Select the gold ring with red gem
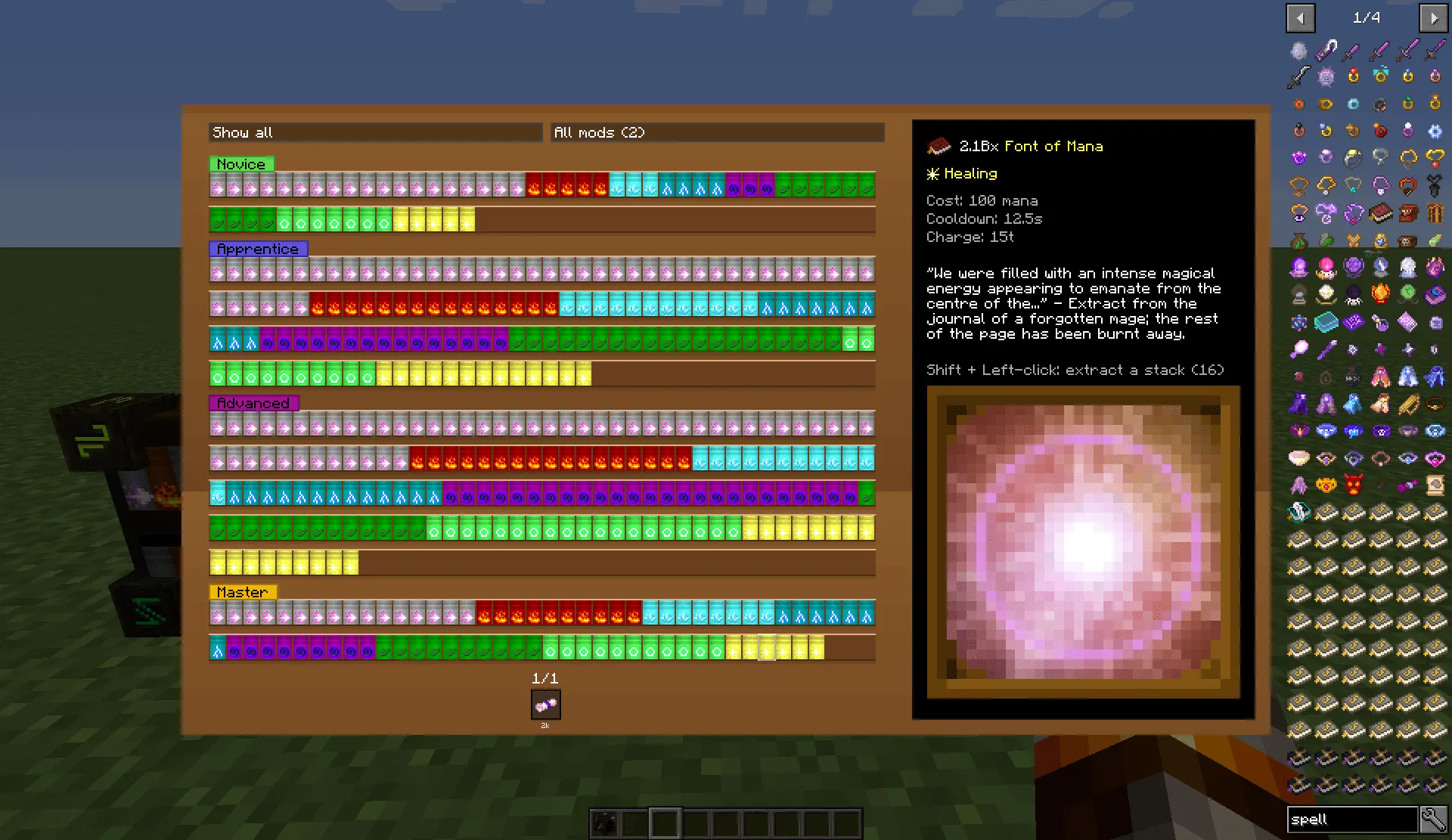The width and height of the screenshot is (1452, 840). 1352,74
